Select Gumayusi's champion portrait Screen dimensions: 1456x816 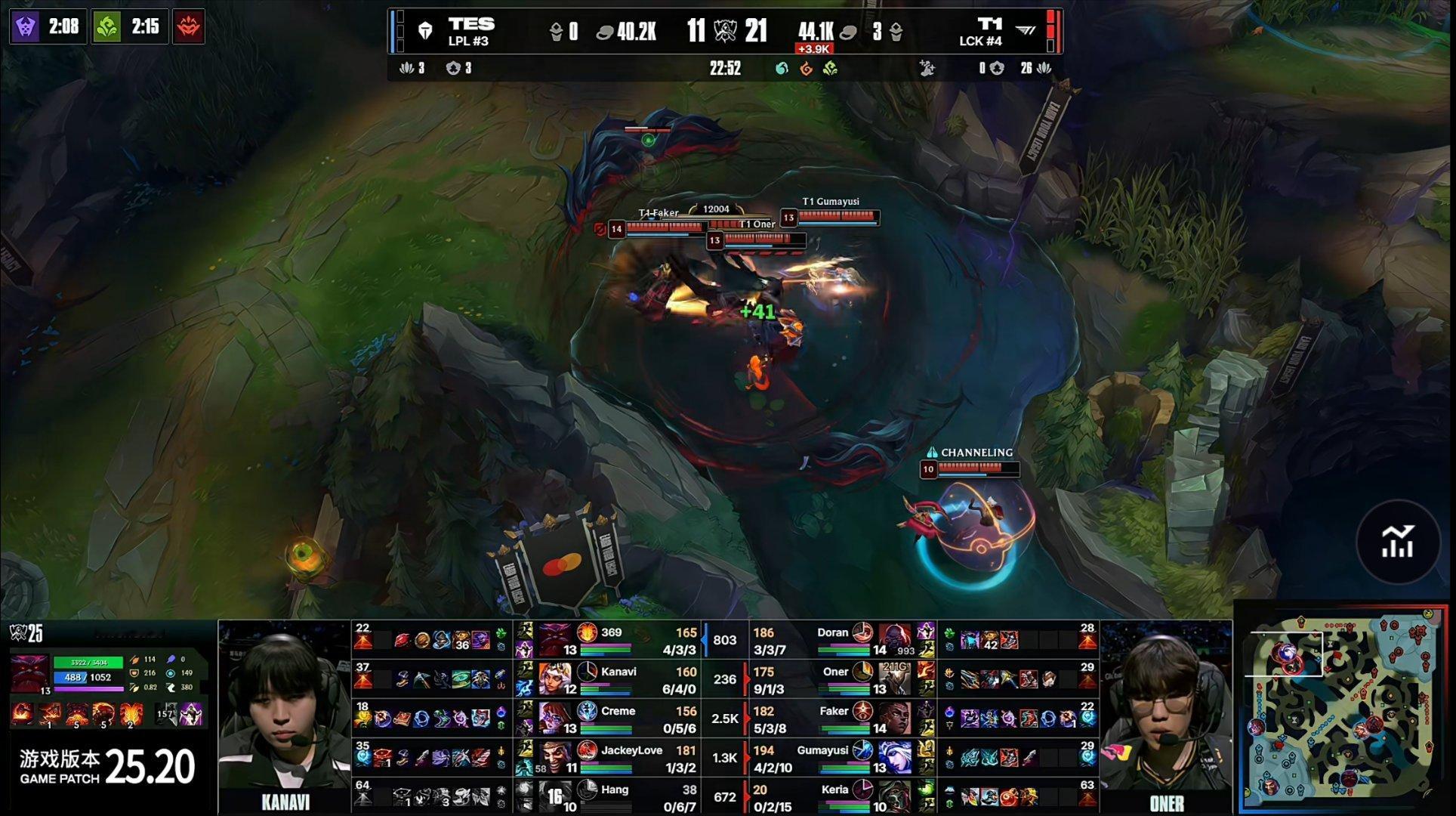pyautogui.click(x=895, y=758)
